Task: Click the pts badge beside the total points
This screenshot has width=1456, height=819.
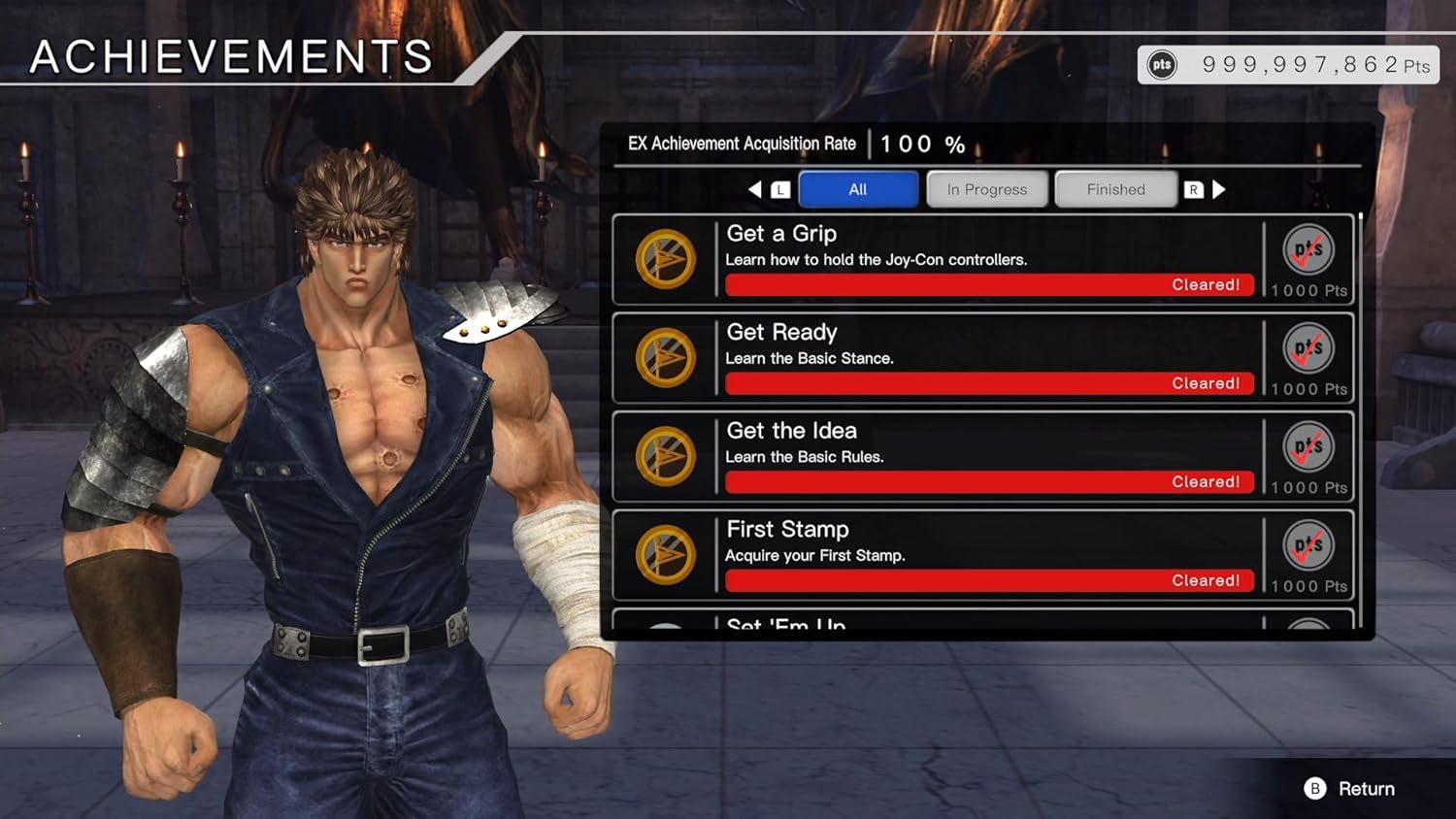Action: point(1161,64)
